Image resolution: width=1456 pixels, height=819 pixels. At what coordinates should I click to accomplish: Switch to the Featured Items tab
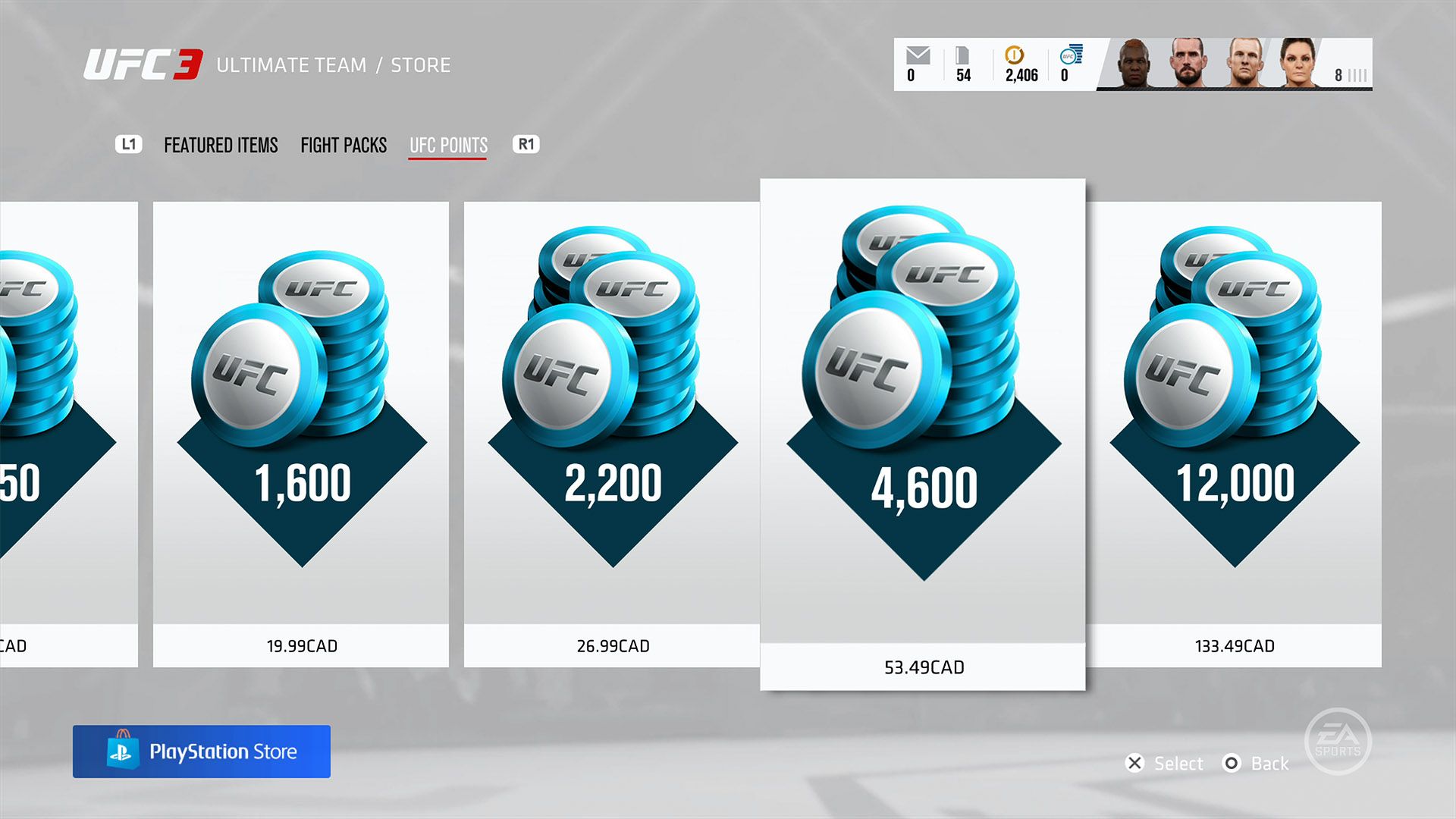click(x=221, y=145)
